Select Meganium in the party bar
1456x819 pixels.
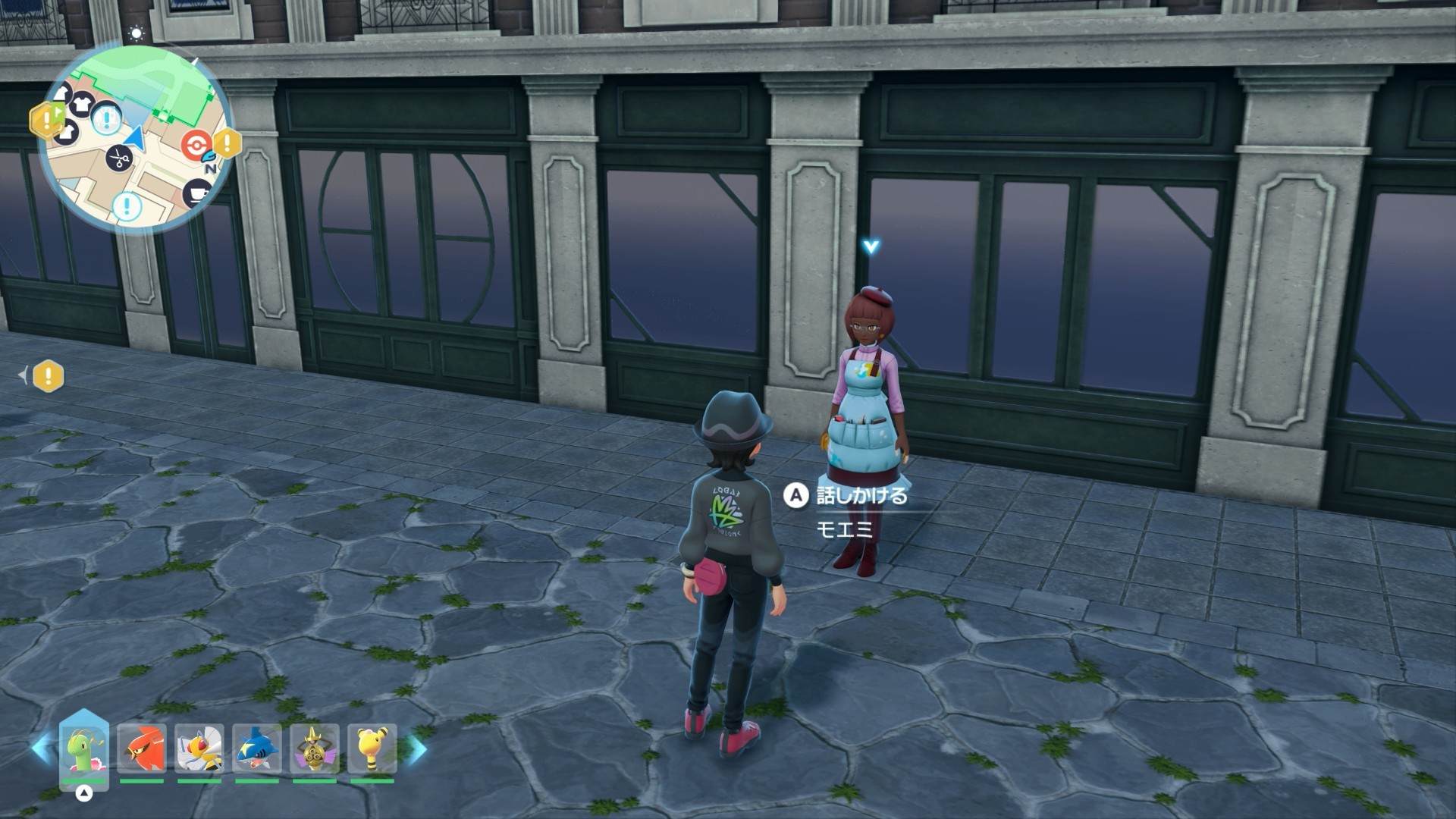tap(84, 748)
